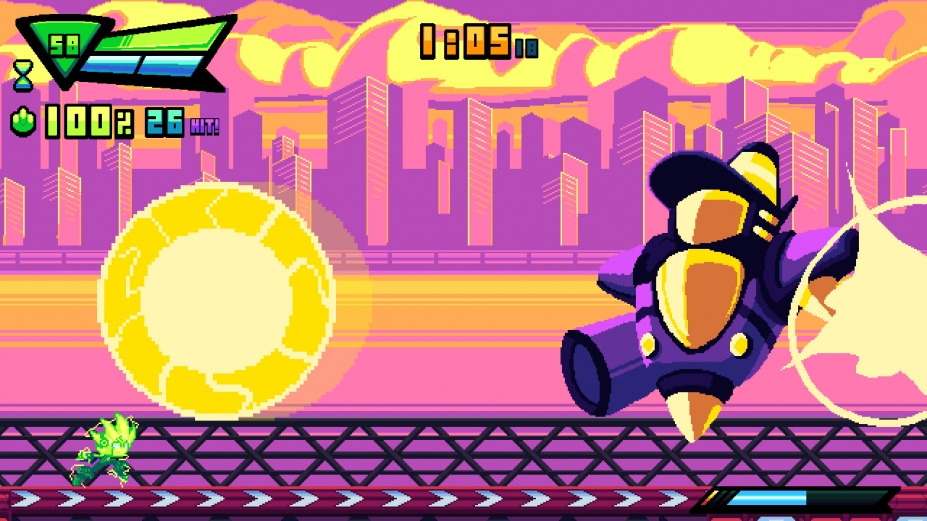The height and width of the screenshot is (521, 927).
Task: Select the green flame icon beside 100%
Action: (24, 123)
